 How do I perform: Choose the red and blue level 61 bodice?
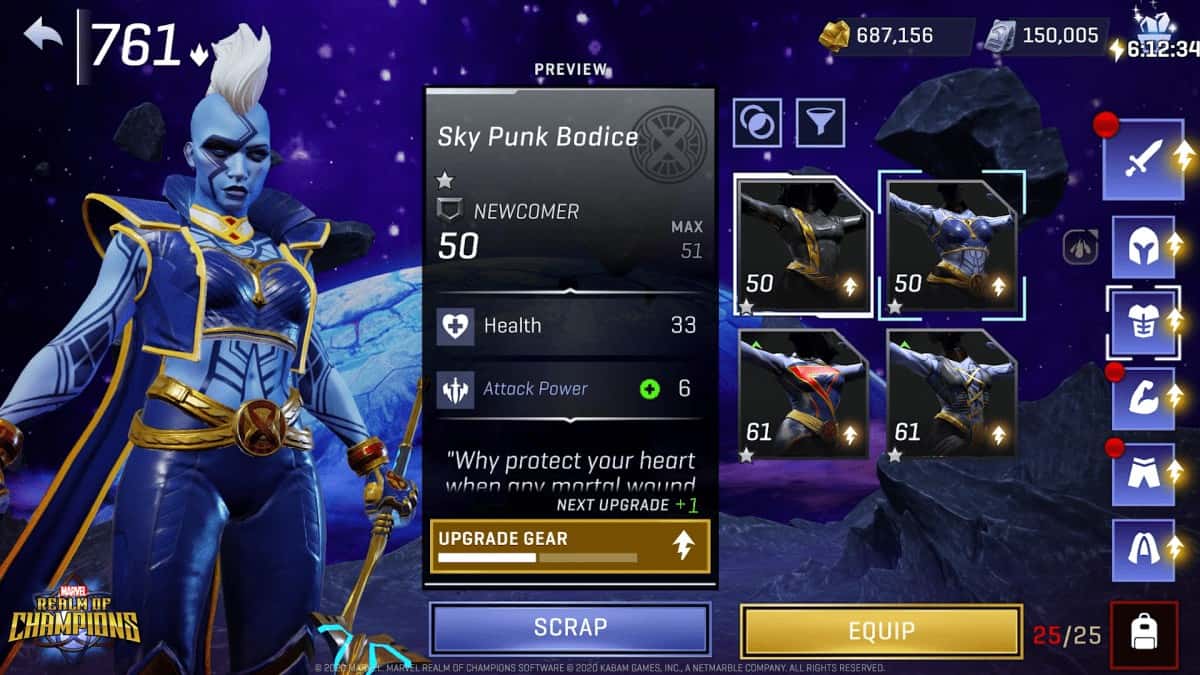pyautogui.click(x=803, y=394)
